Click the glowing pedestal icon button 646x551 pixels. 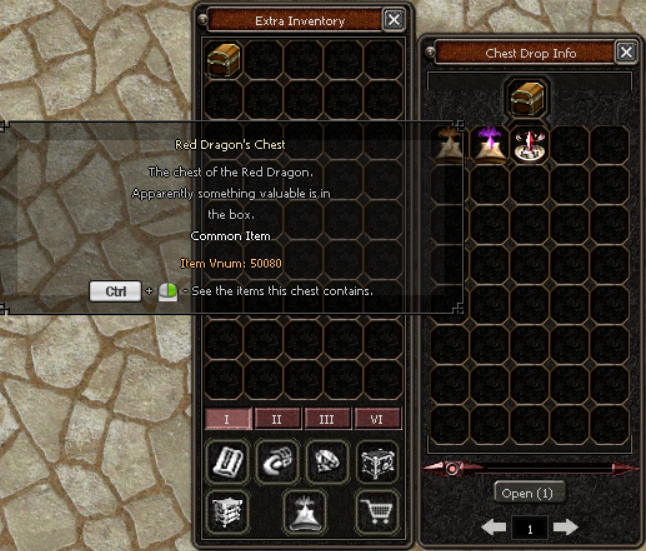pos(302,509)
